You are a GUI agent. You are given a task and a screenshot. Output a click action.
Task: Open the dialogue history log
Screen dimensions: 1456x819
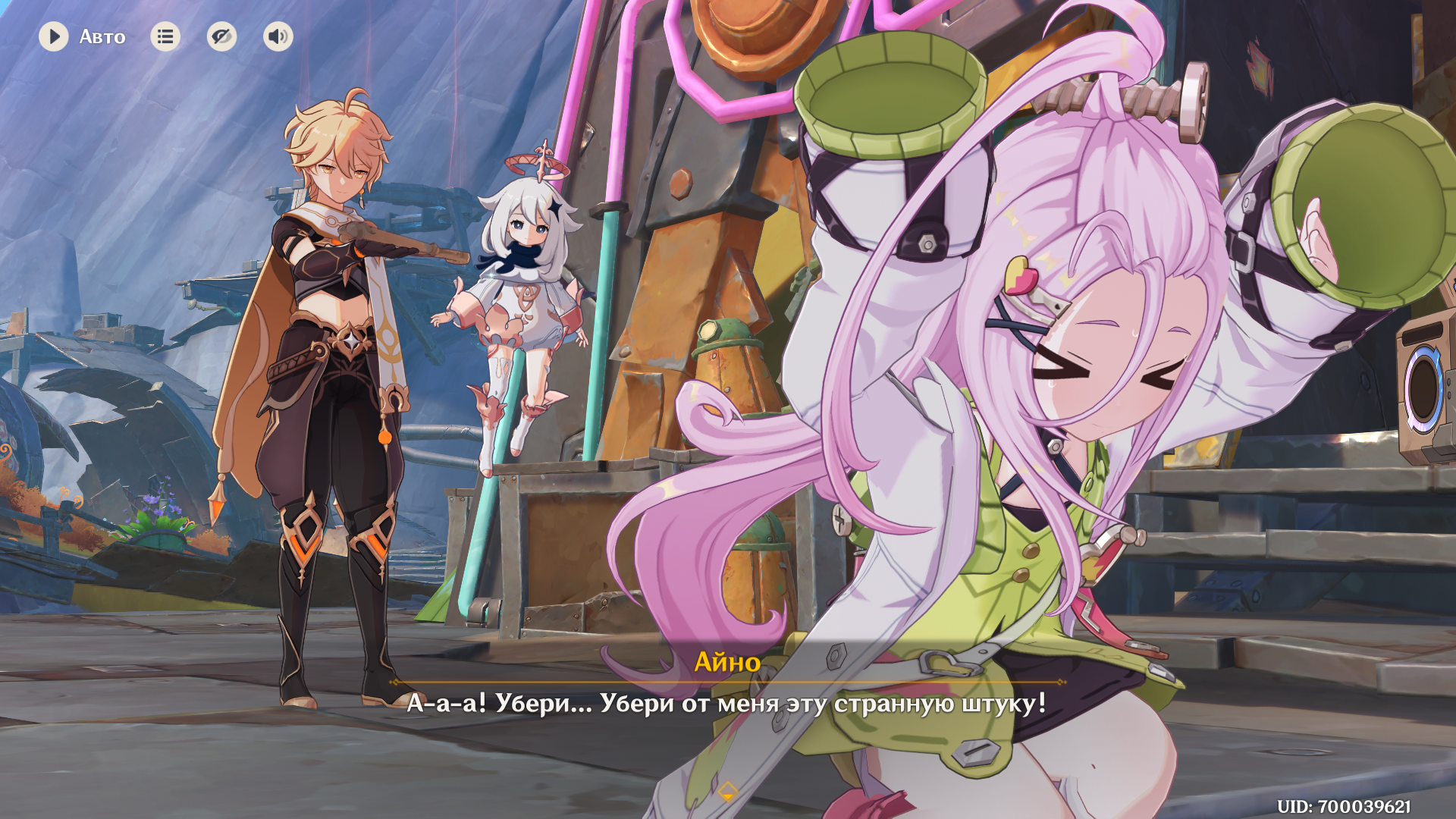(x=165, y=36)
